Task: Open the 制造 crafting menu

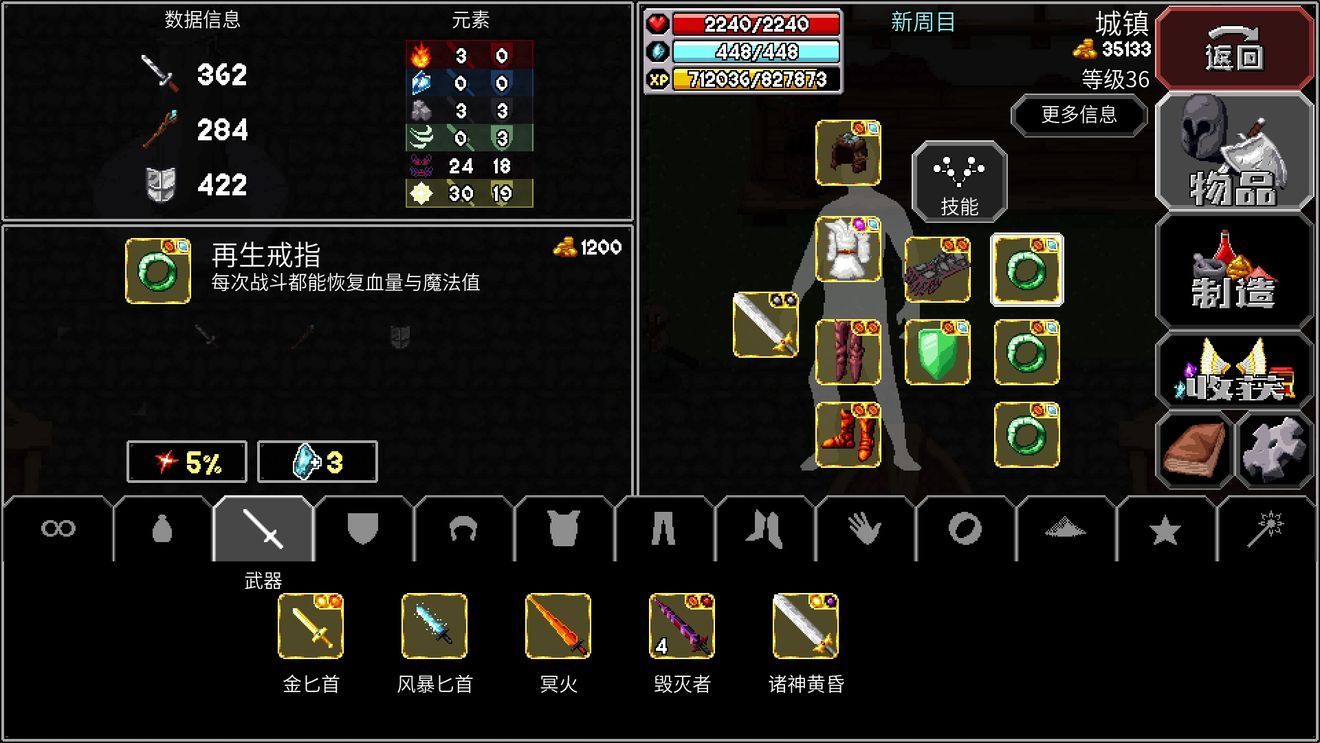Action: coord(1234,268)
